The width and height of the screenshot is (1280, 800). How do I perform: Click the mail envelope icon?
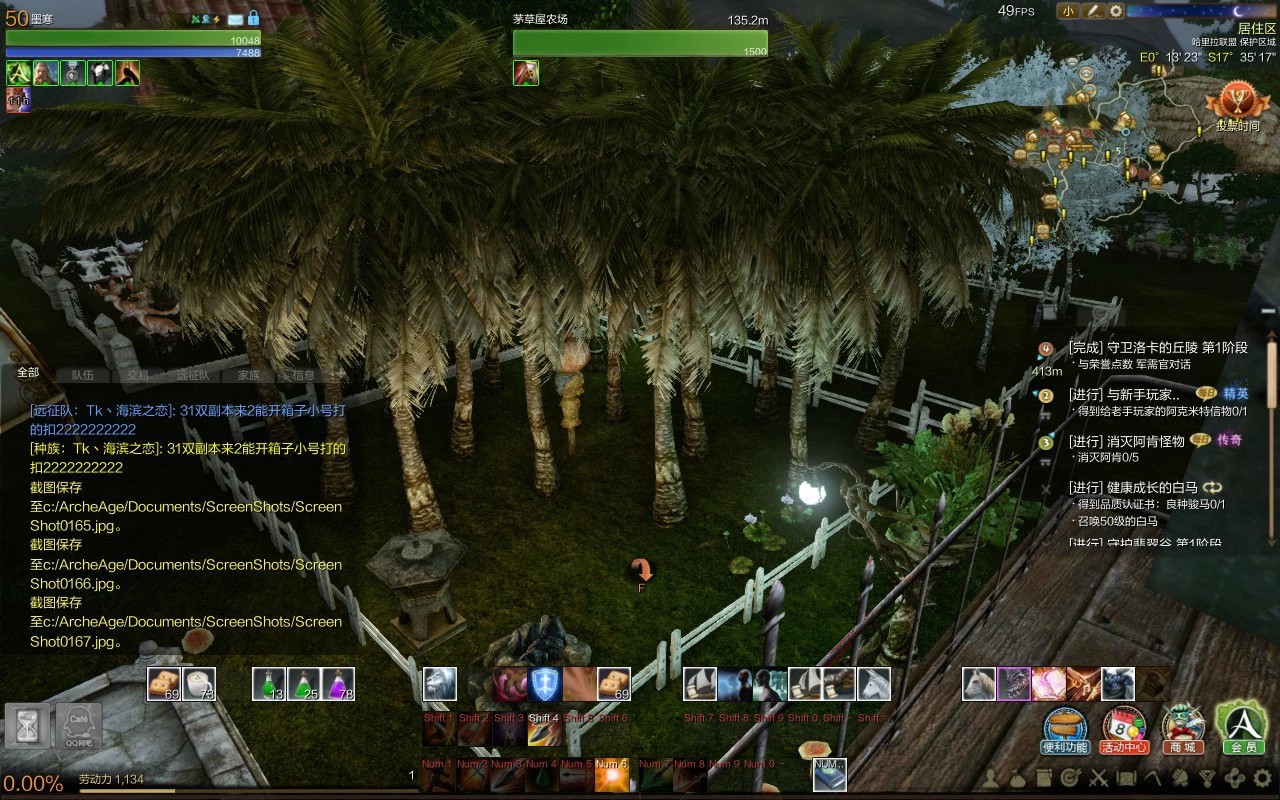[235, 19]
